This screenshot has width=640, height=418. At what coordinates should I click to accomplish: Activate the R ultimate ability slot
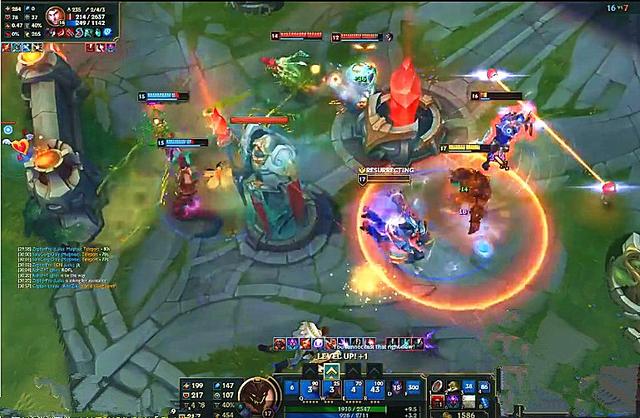pyautogui.click(x=375, y=388)
